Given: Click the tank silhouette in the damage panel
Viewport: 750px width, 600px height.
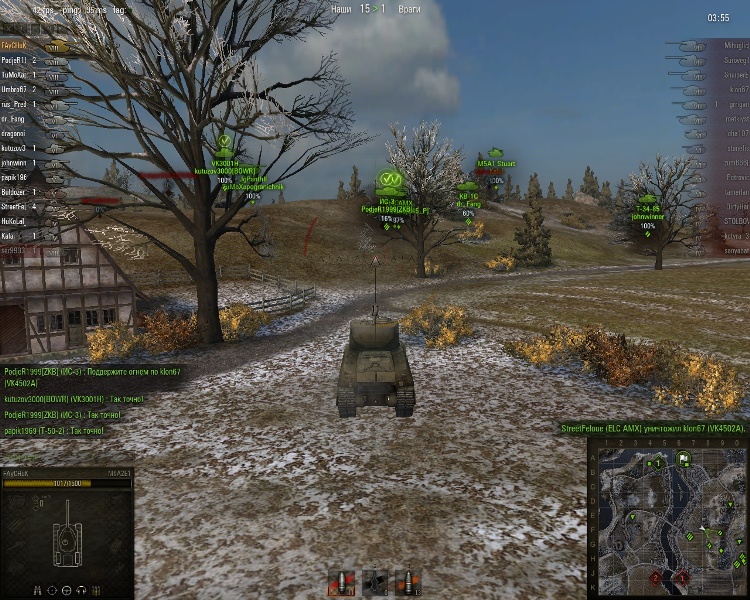Looking at the screenshot, I should [67, 527].
